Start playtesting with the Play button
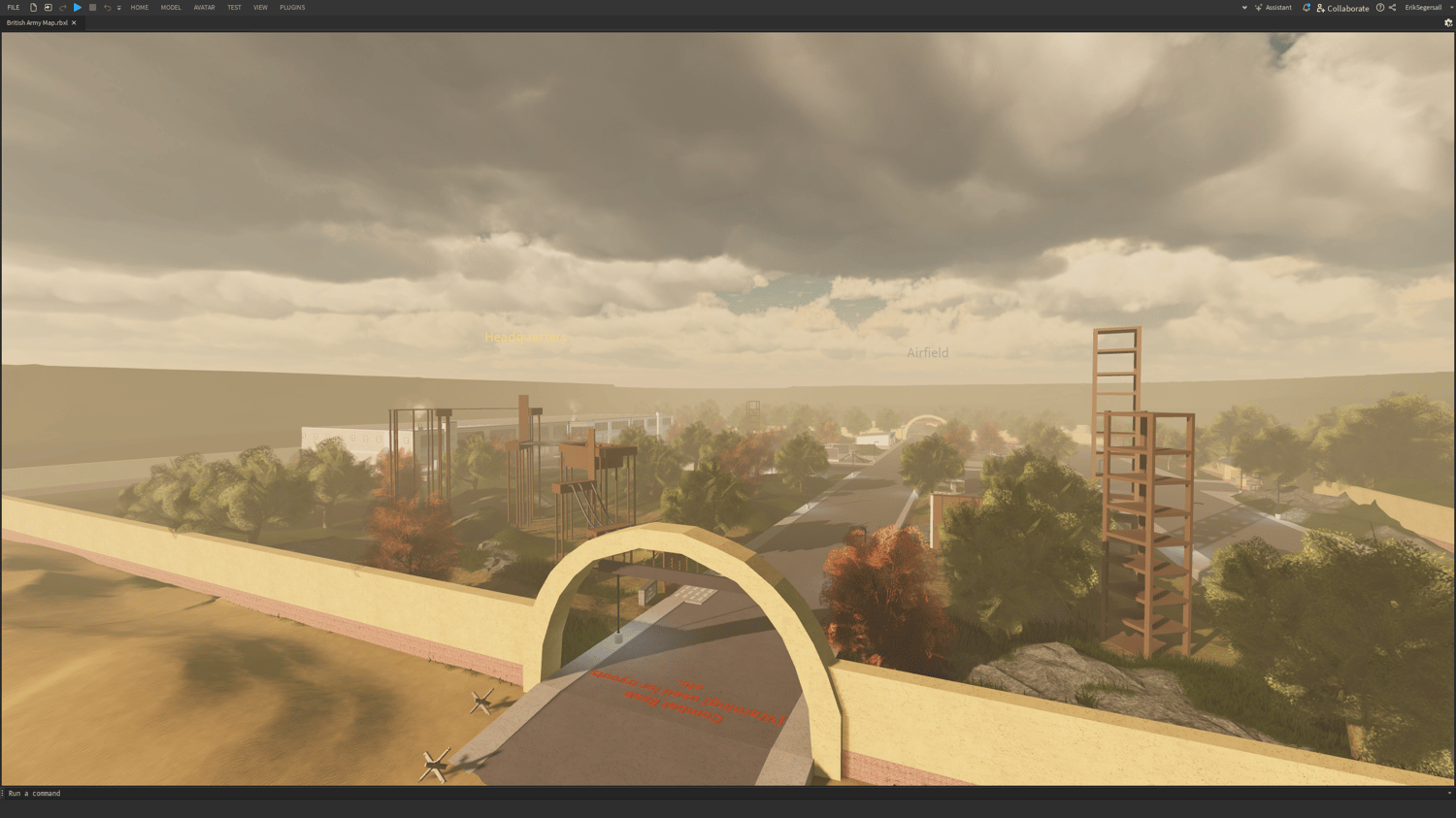 click(77, 7)
